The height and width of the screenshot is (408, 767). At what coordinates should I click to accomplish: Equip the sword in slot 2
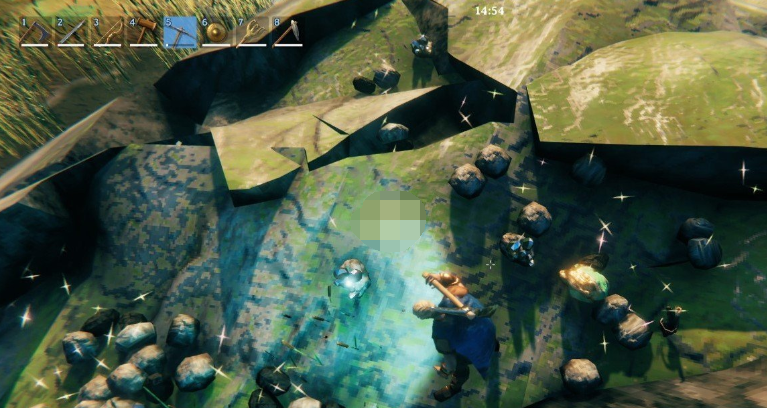(72, 32)
